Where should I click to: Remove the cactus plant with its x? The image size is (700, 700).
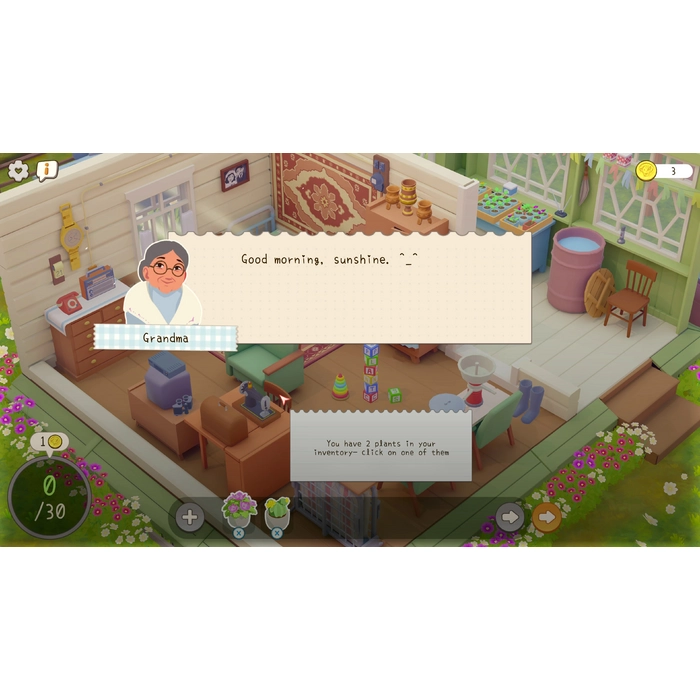(277, 533)
